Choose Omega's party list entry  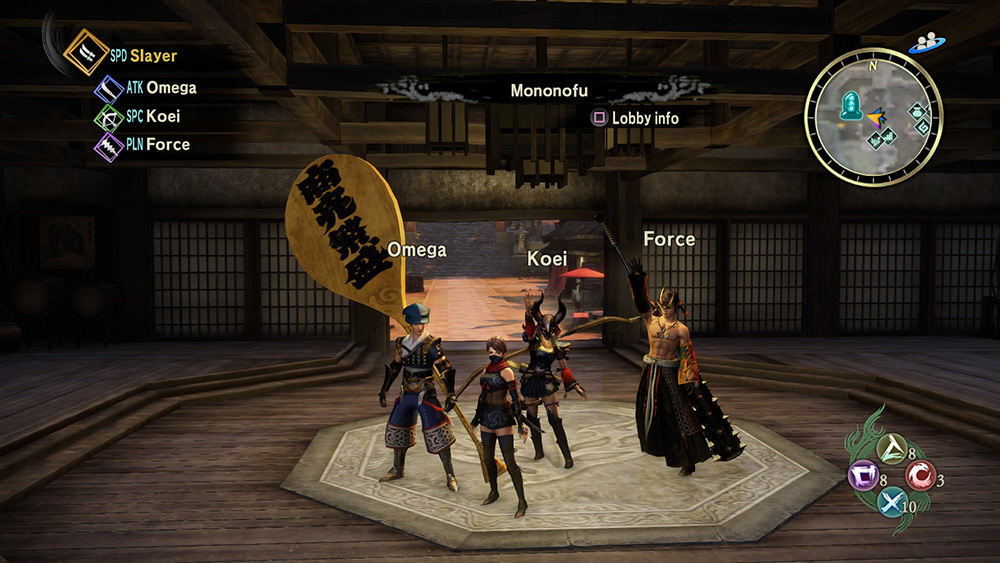point(170,88)
